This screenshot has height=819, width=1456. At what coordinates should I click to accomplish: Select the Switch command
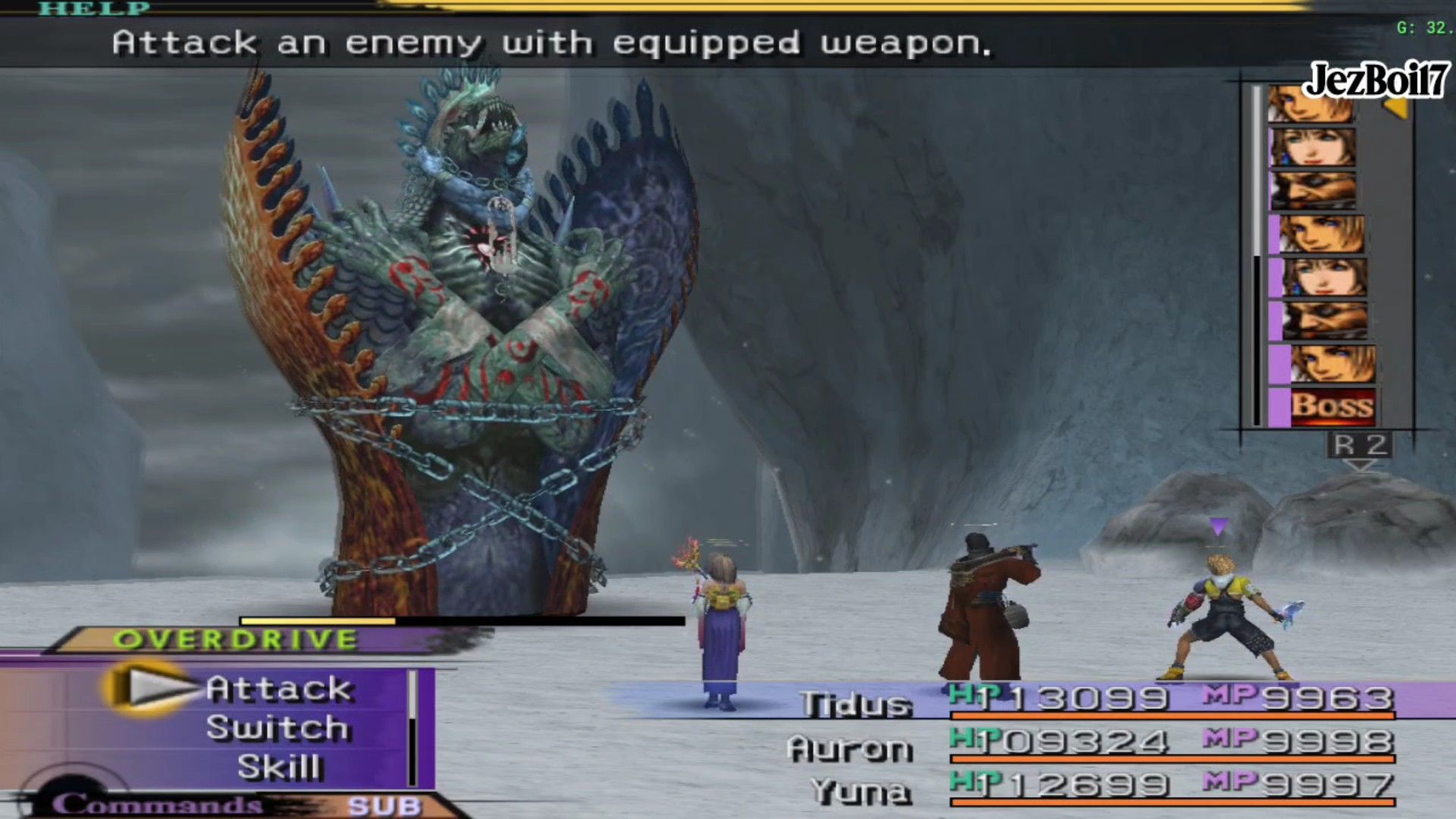click(x=278, y=728)
